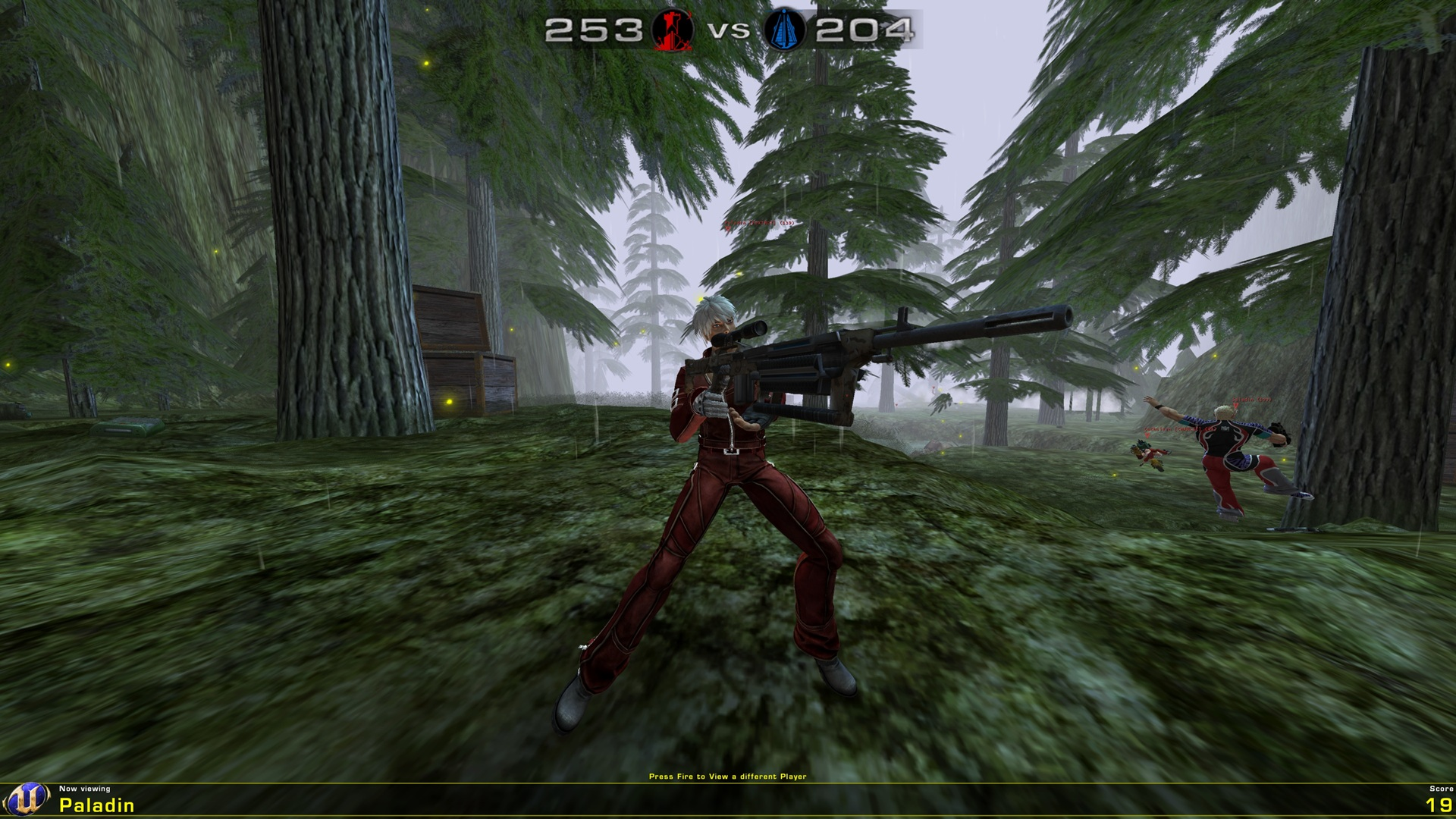
Task: Click the 'Press Fire to View a different Player' text
Action: click(727, 777)
